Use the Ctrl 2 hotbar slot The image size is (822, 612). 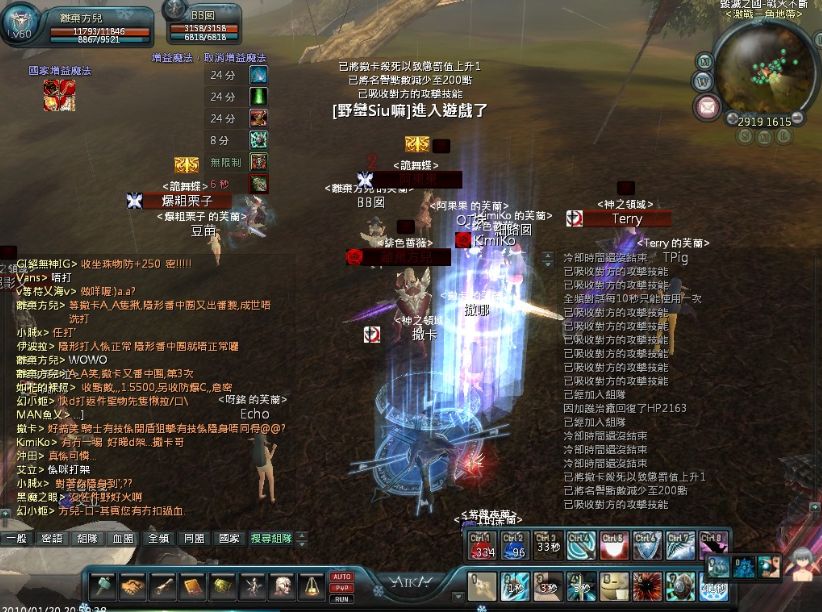515,545
